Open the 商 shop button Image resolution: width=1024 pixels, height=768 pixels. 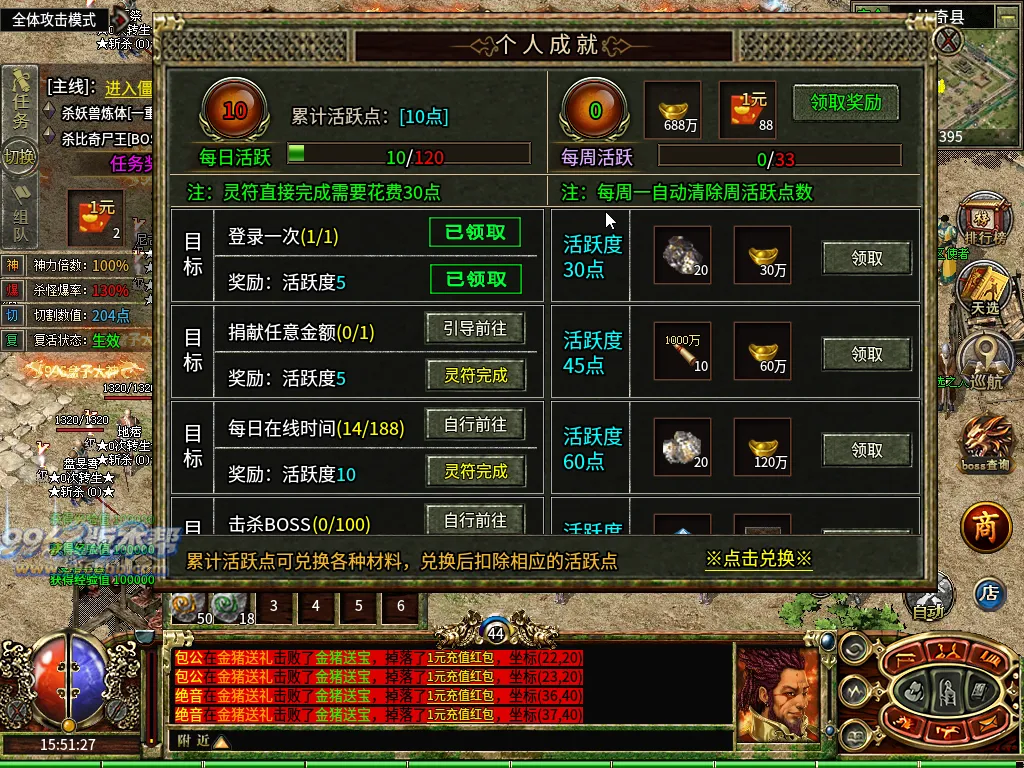click(986, 529)
